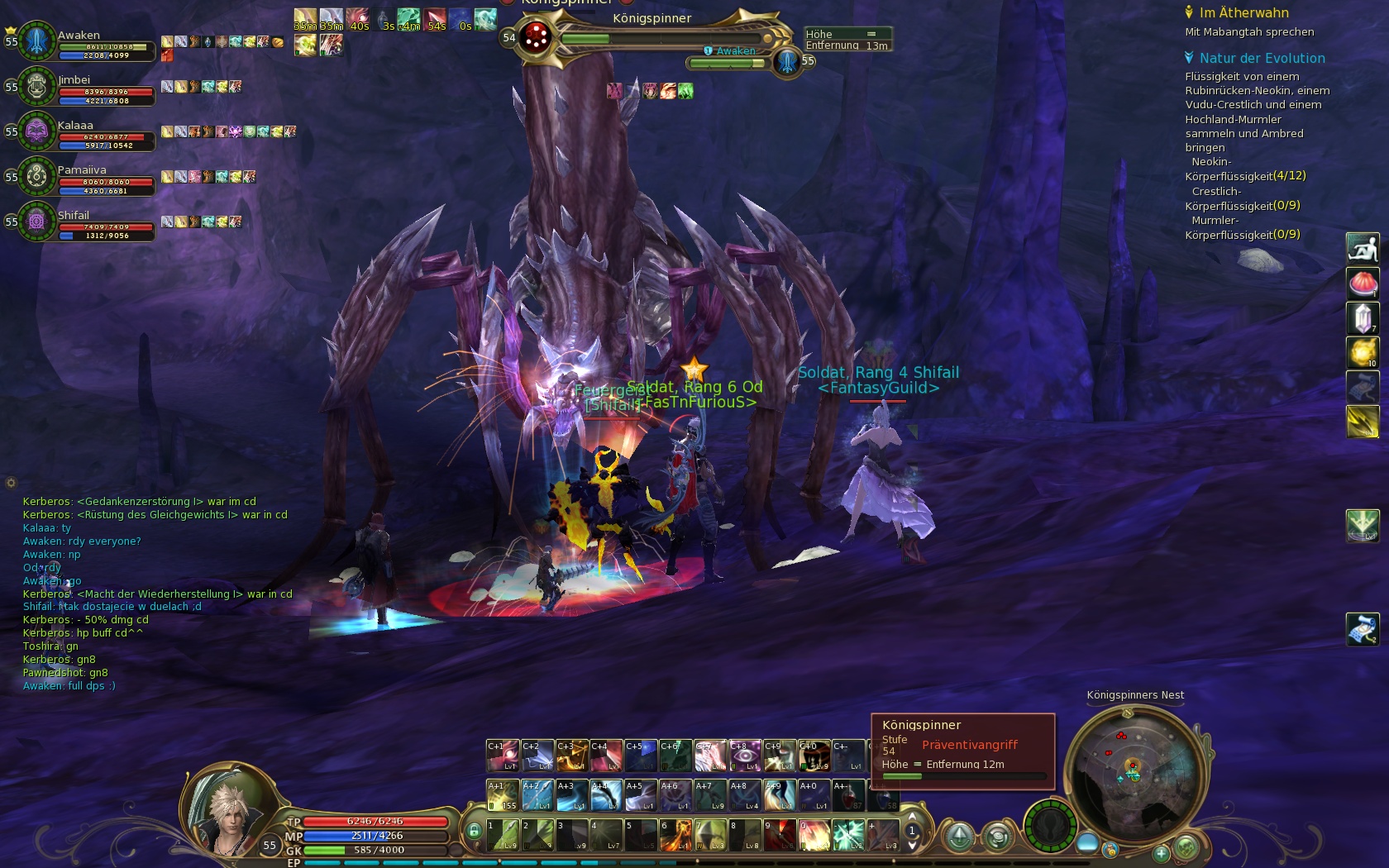Viewport: 1389px width, 868px height.
Task: Use the white crystal item slot
Action: pyautogui.click(x=1363, y=318)
